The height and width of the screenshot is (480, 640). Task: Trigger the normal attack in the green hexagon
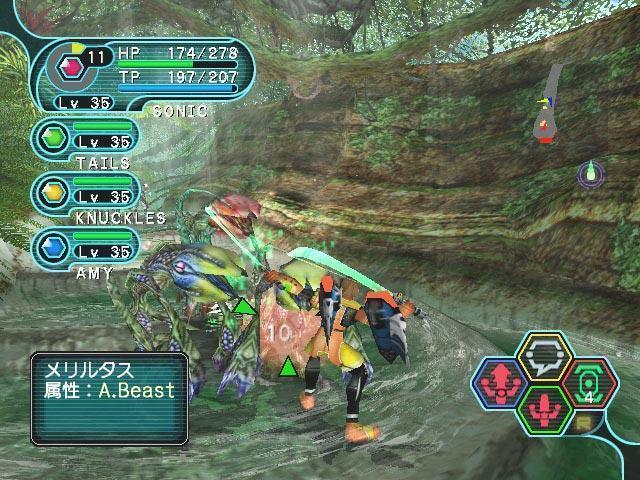pos(546,408)
